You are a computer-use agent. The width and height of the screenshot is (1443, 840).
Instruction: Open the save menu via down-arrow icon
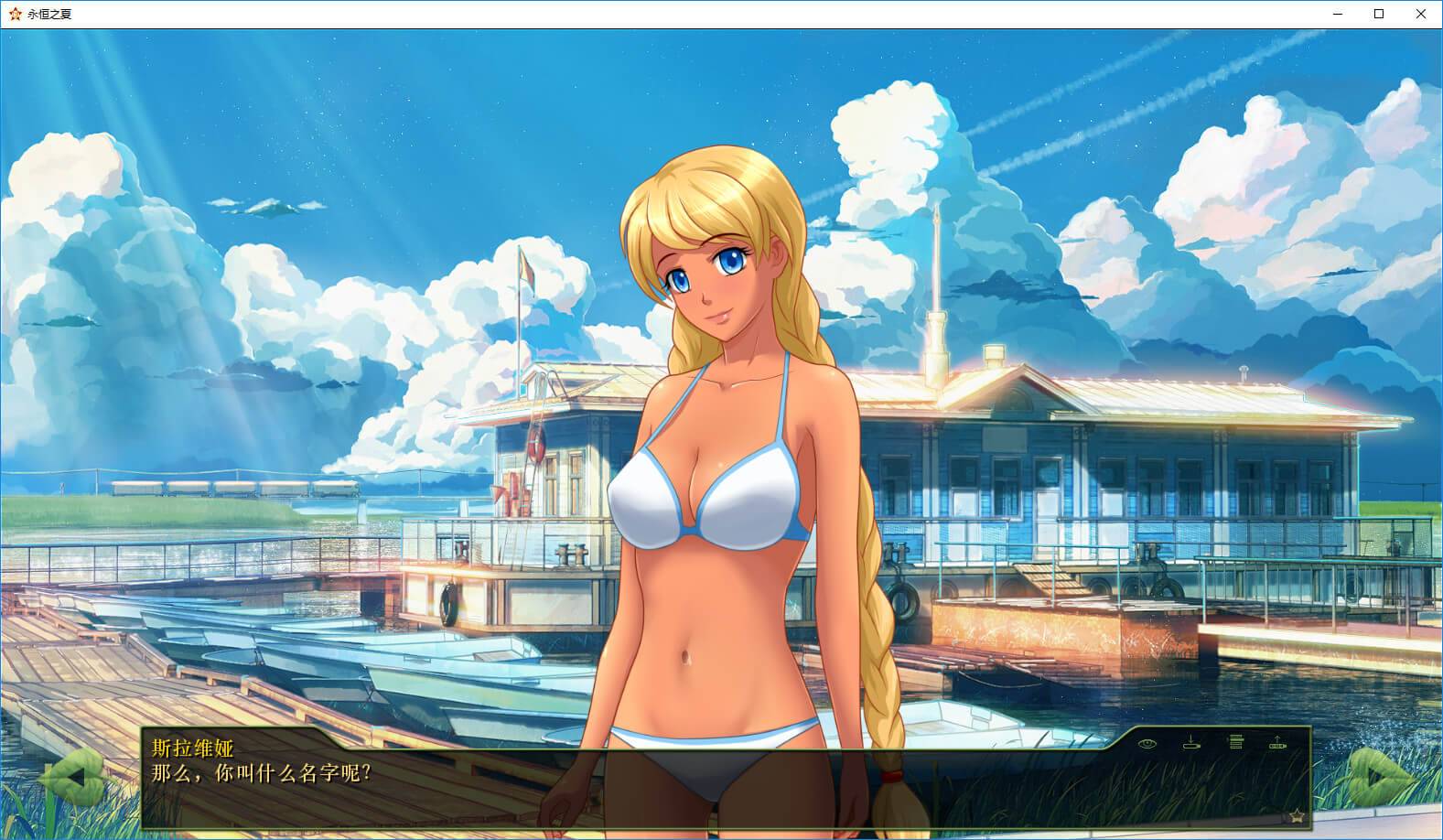coord(1190,742)
